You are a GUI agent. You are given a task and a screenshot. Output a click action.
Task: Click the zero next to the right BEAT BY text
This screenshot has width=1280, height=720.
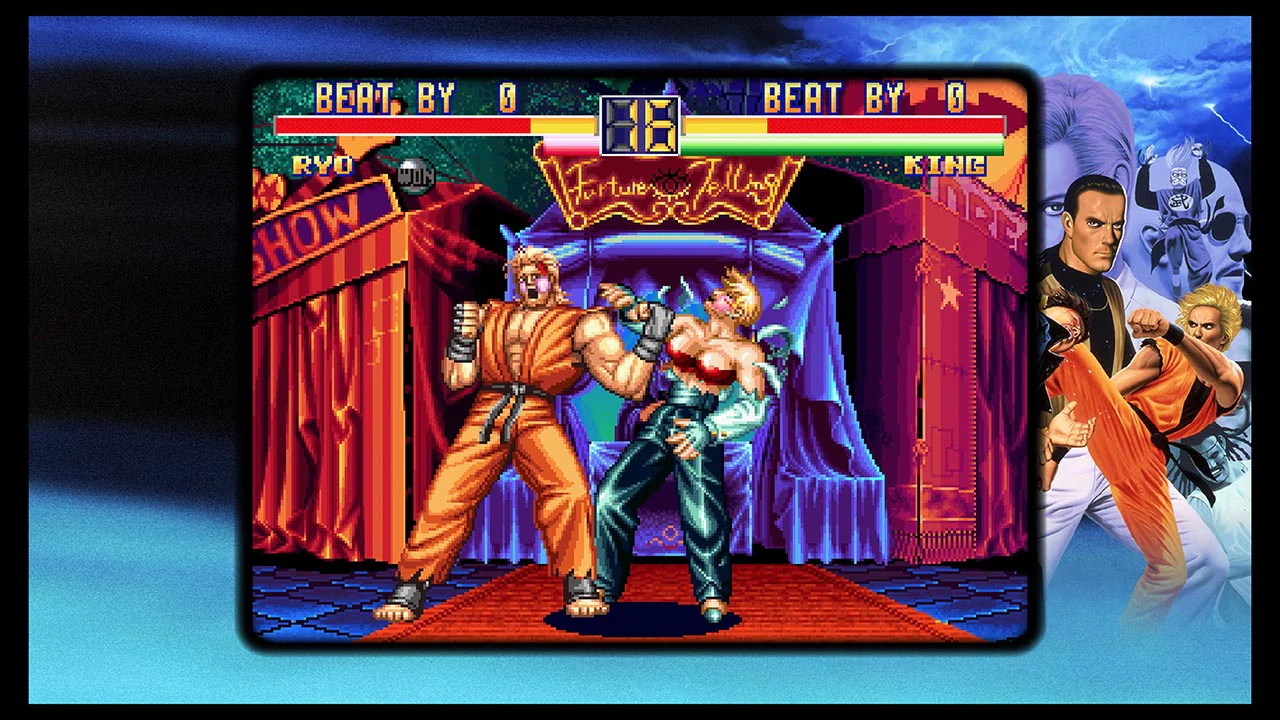point(953,99)
